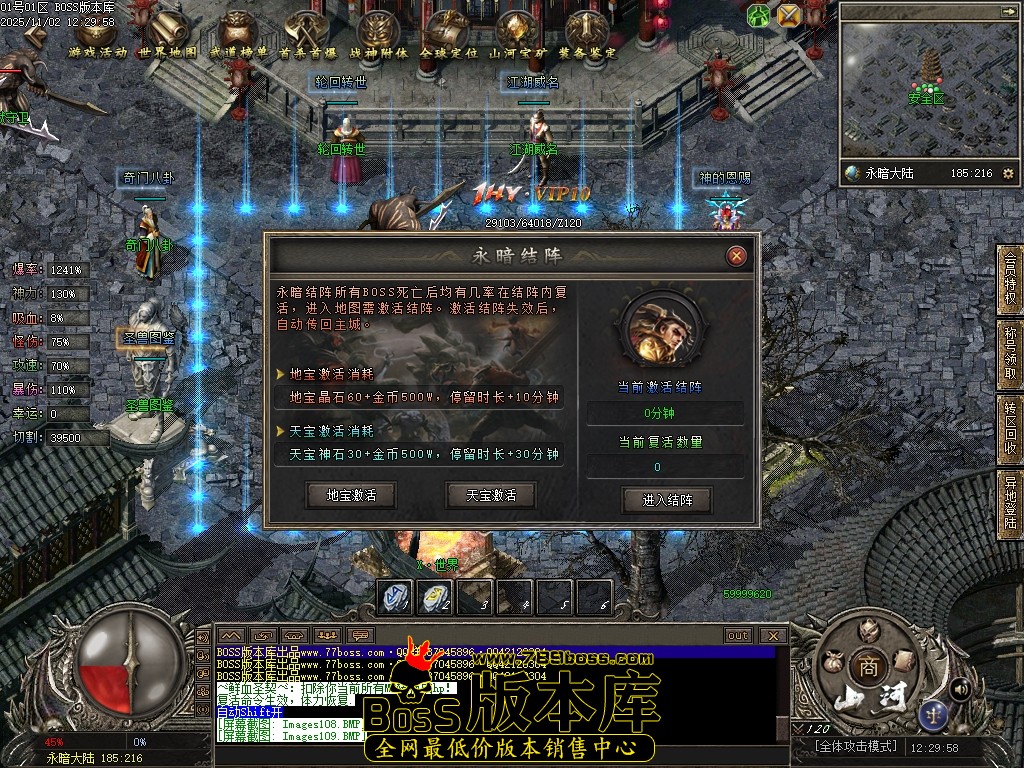Enter the formation with 进入结阵
Image resolution: width=1024 pixels, height=768 pixels.
coord(667,499)
